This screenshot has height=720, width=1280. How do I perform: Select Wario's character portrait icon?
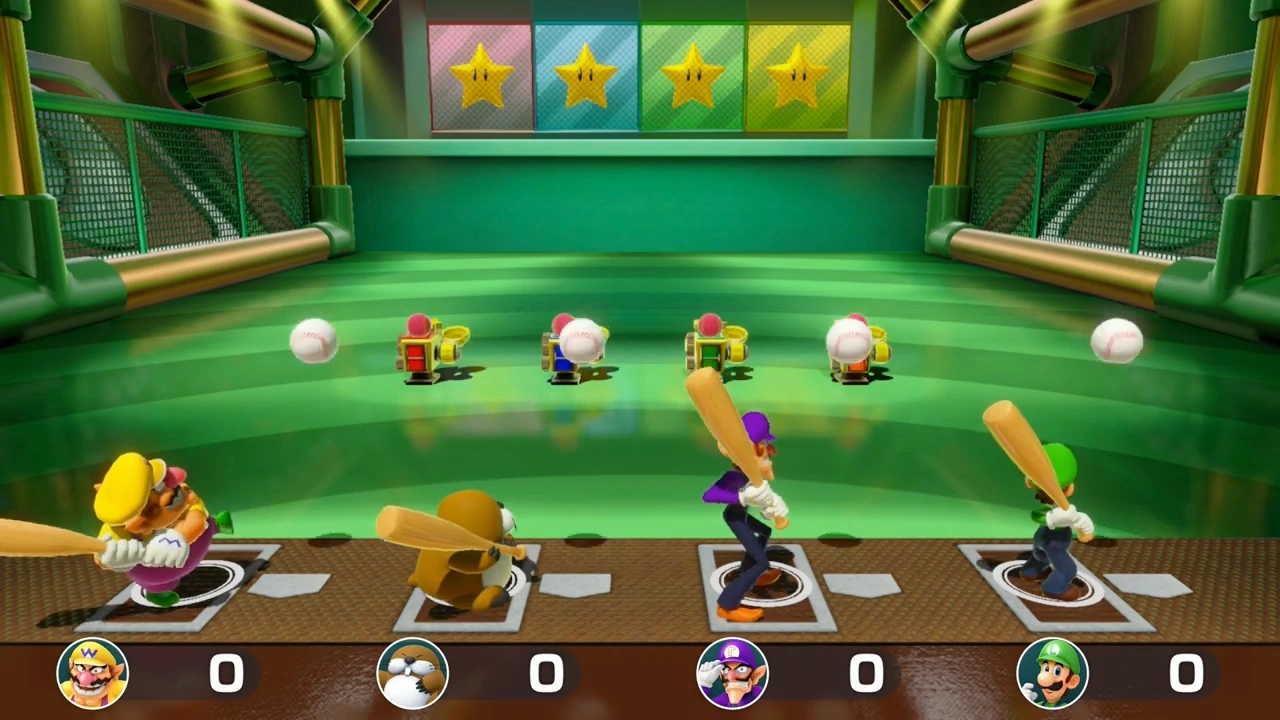[92, 672]
